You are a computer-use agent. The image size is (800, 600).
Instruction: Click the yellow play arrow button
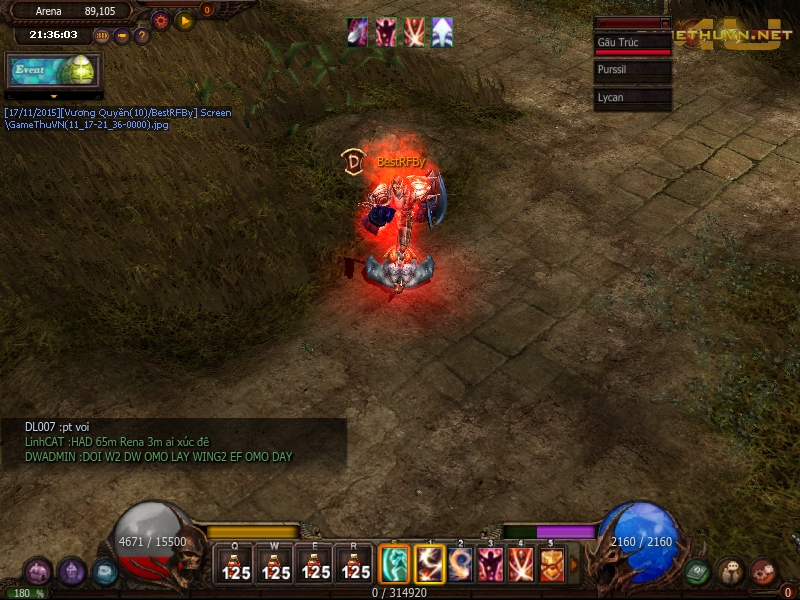[x=184, y=20]
